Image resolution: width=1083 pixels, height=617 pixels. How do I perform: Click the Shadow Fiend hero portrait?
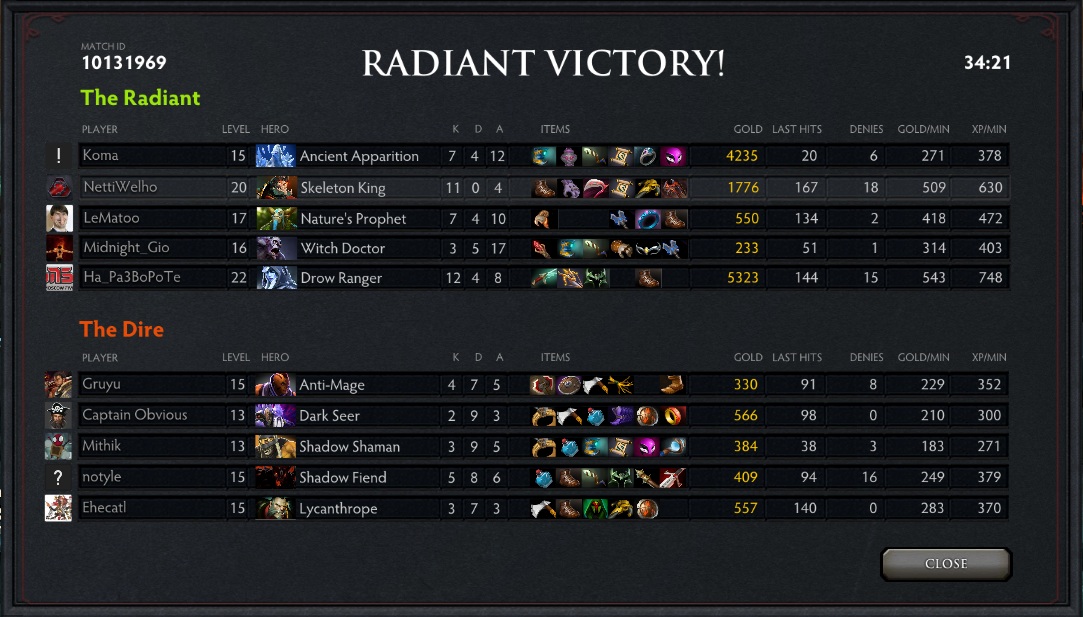point(275,477)
